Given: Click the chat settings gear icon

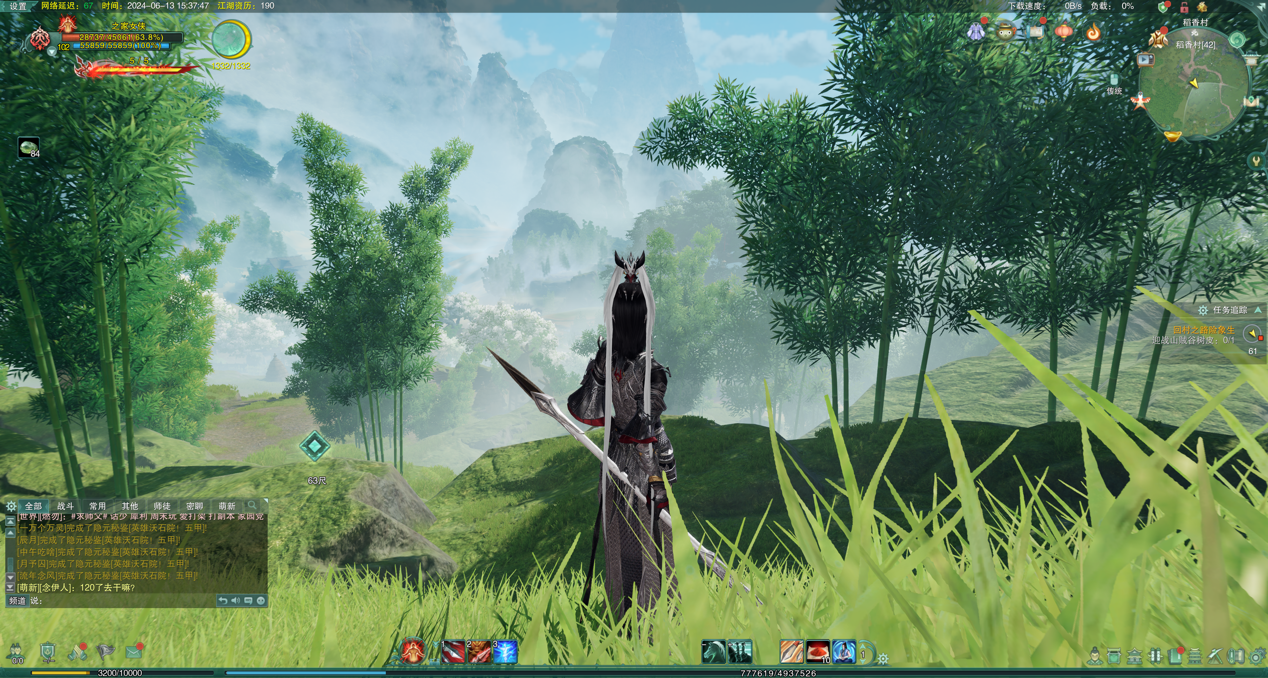Looking at the screenshot, I should [x=11, y=507].
